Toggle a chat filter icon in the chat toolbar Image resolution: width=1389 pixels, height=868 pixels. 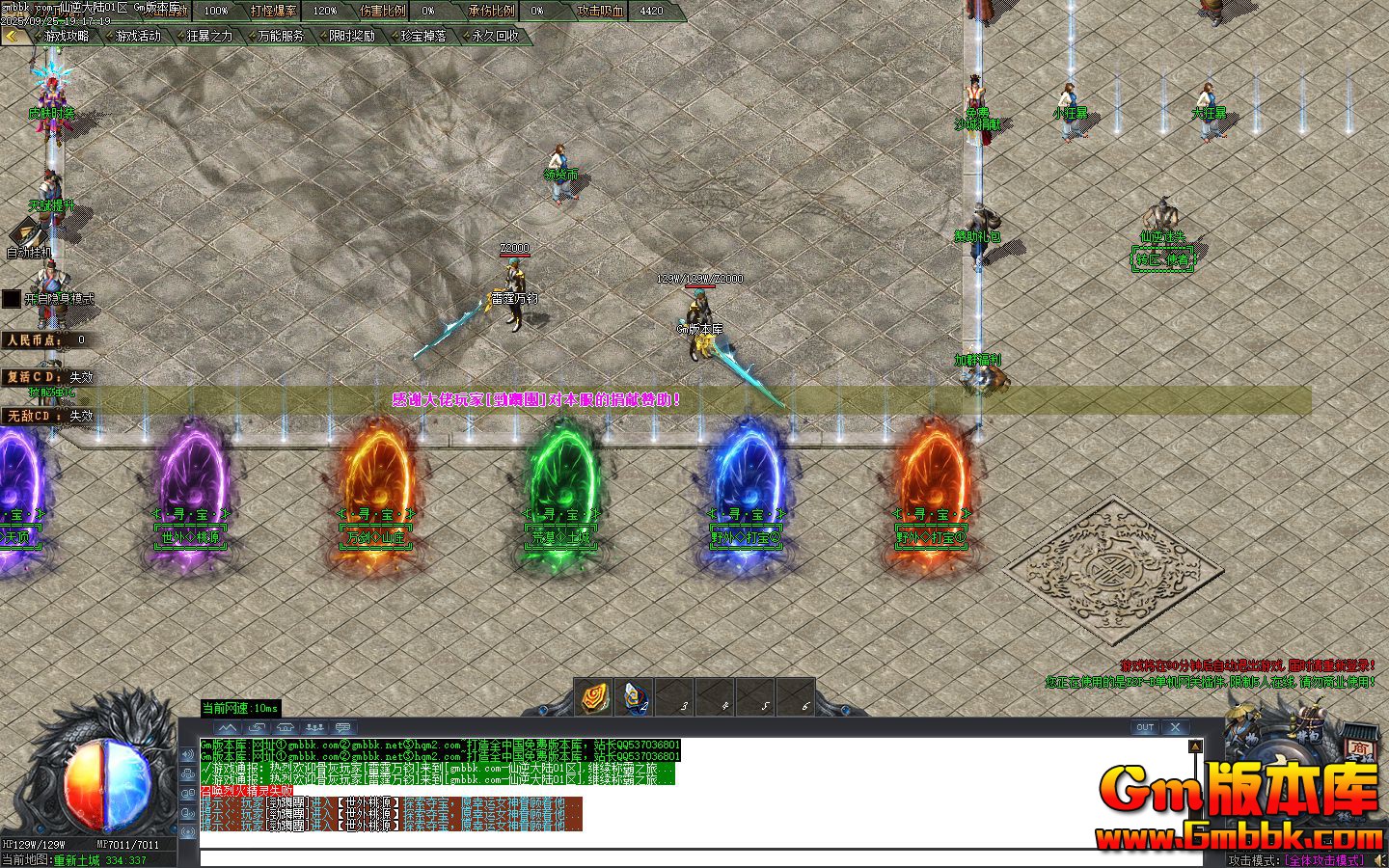click(x=314, y=728)
